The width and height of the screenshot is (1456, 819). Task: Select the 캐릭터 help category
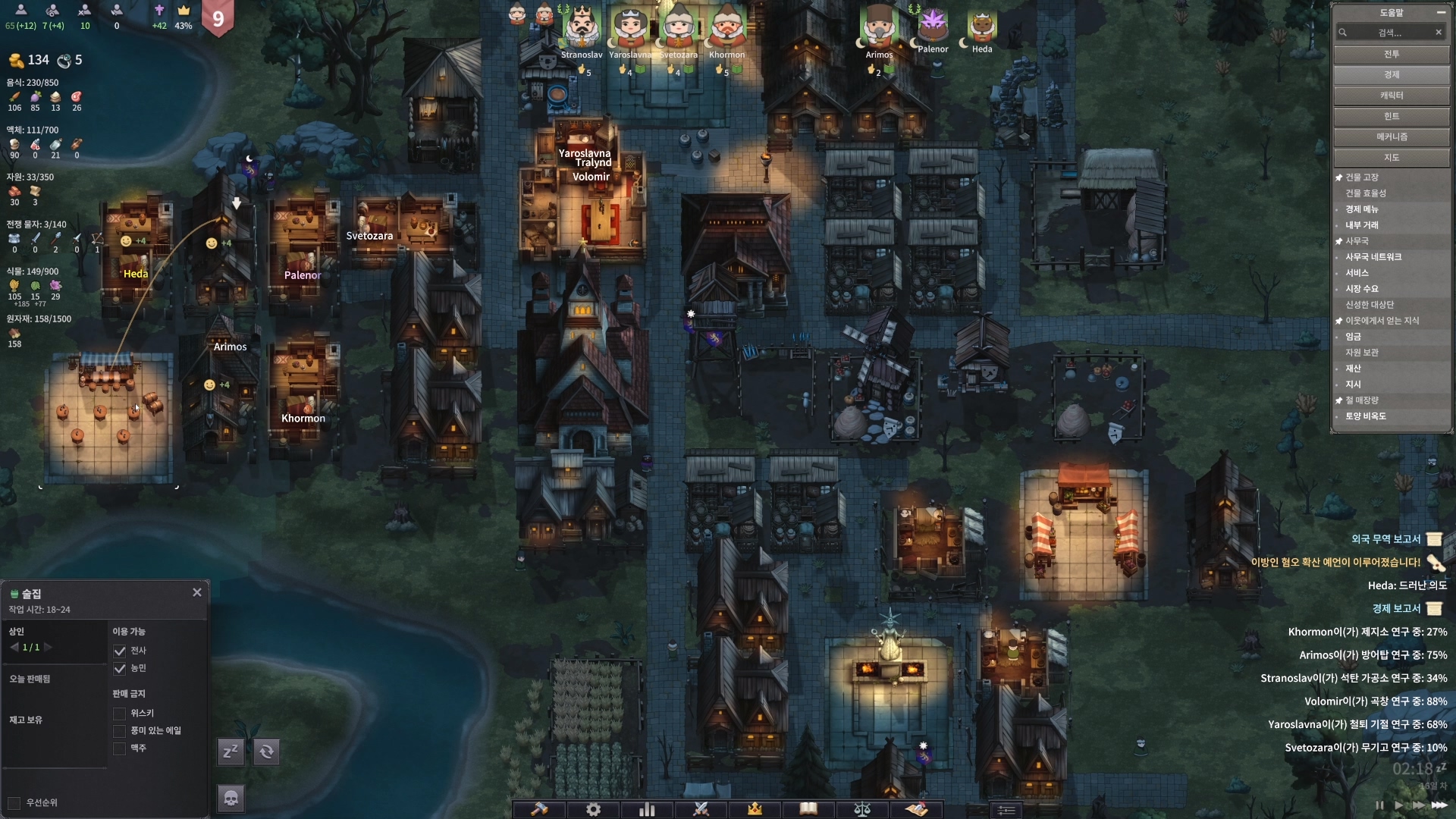(1391, 96)
